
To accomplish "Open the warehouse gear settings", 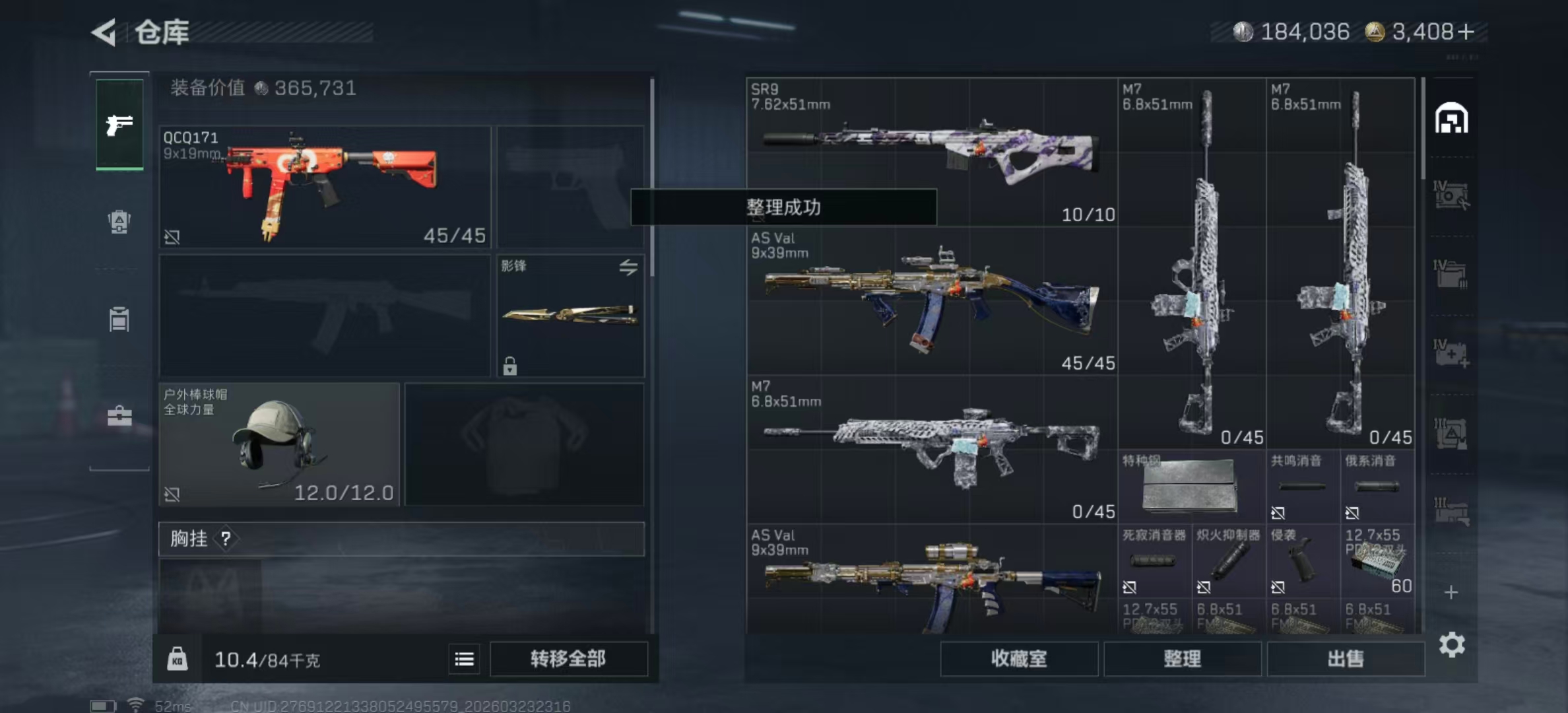I will 1452,644.
